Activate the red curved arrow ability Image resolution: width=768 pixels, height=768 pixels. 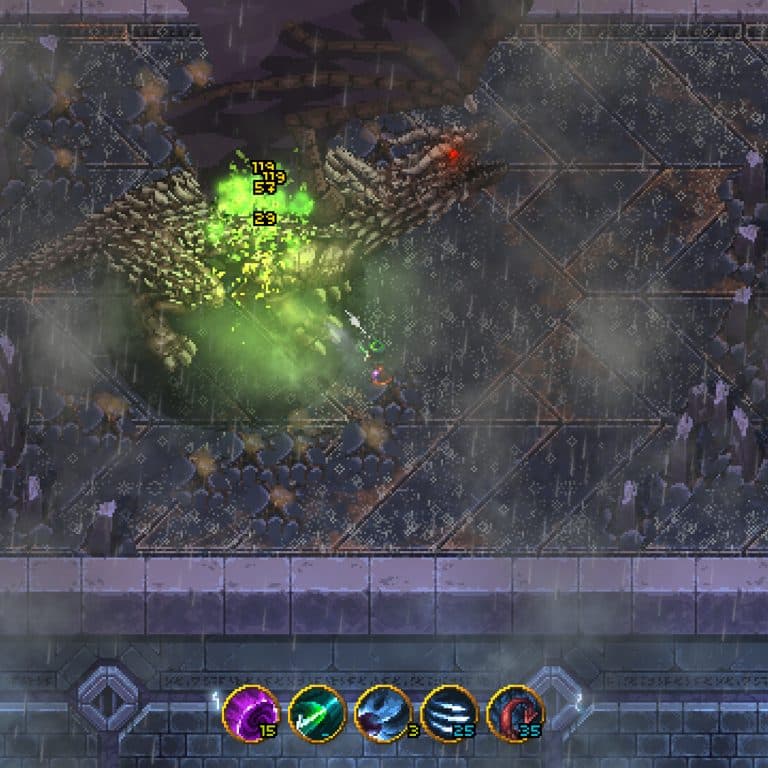click(515, 713)
